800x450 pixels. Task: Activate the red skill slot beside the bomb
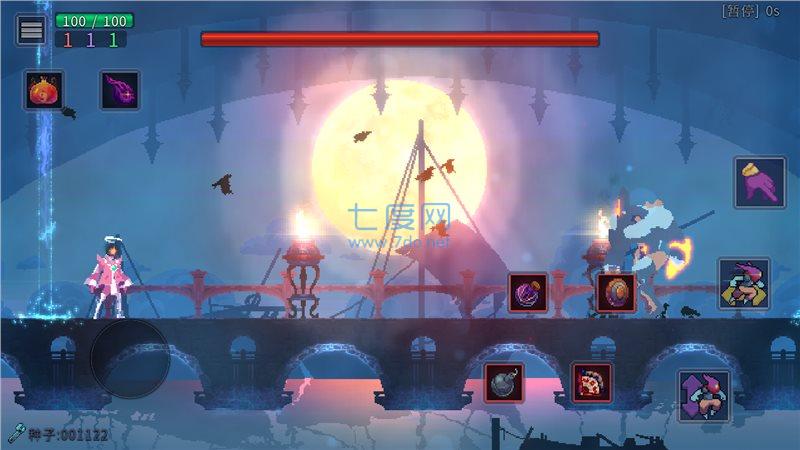click(x=591, y=383)
